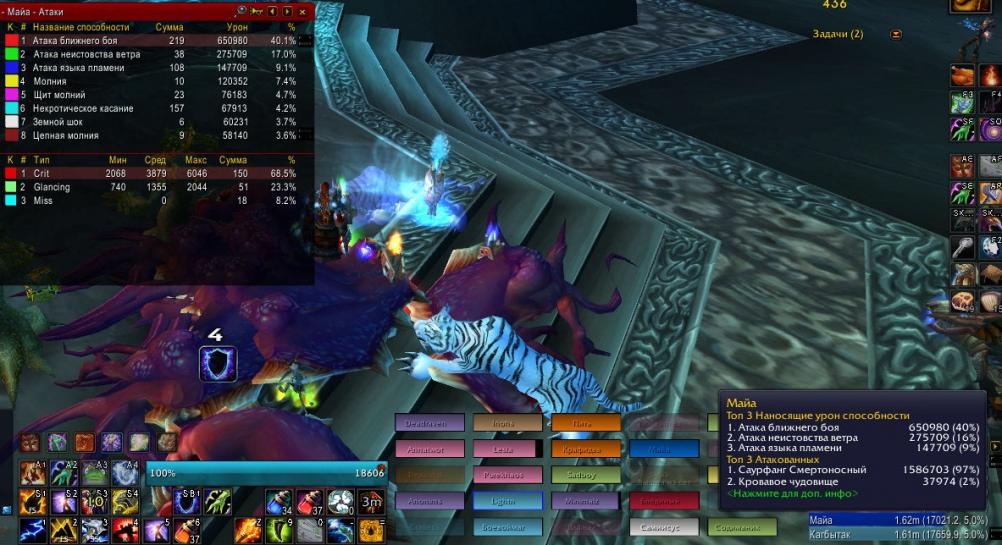Select the Deadraven raid frame
1002x545 pixels.
click(x=429, y=423)
